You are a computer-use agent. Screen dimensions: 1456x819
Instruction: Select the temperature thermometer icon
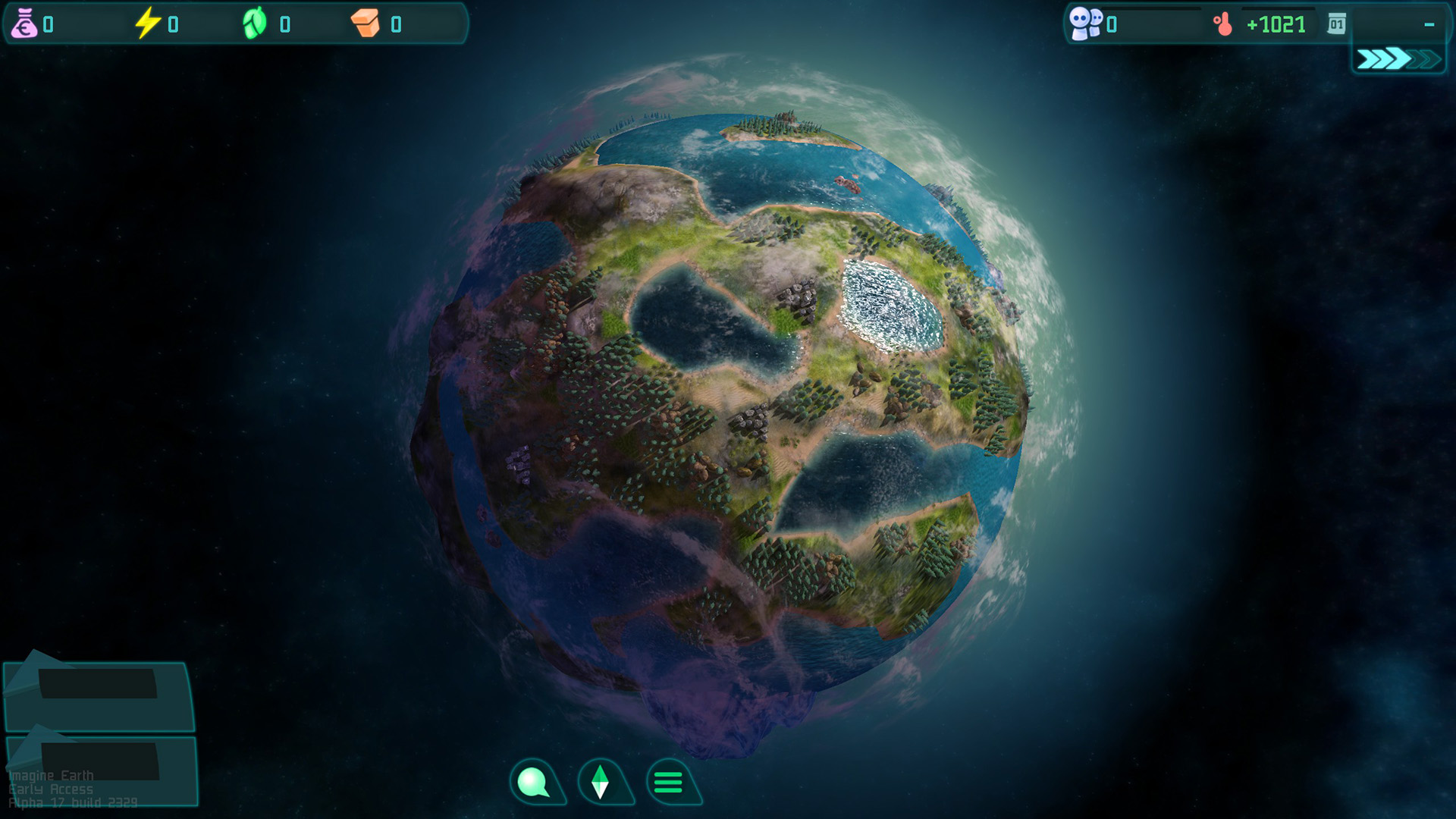[x=1224, y=24]
